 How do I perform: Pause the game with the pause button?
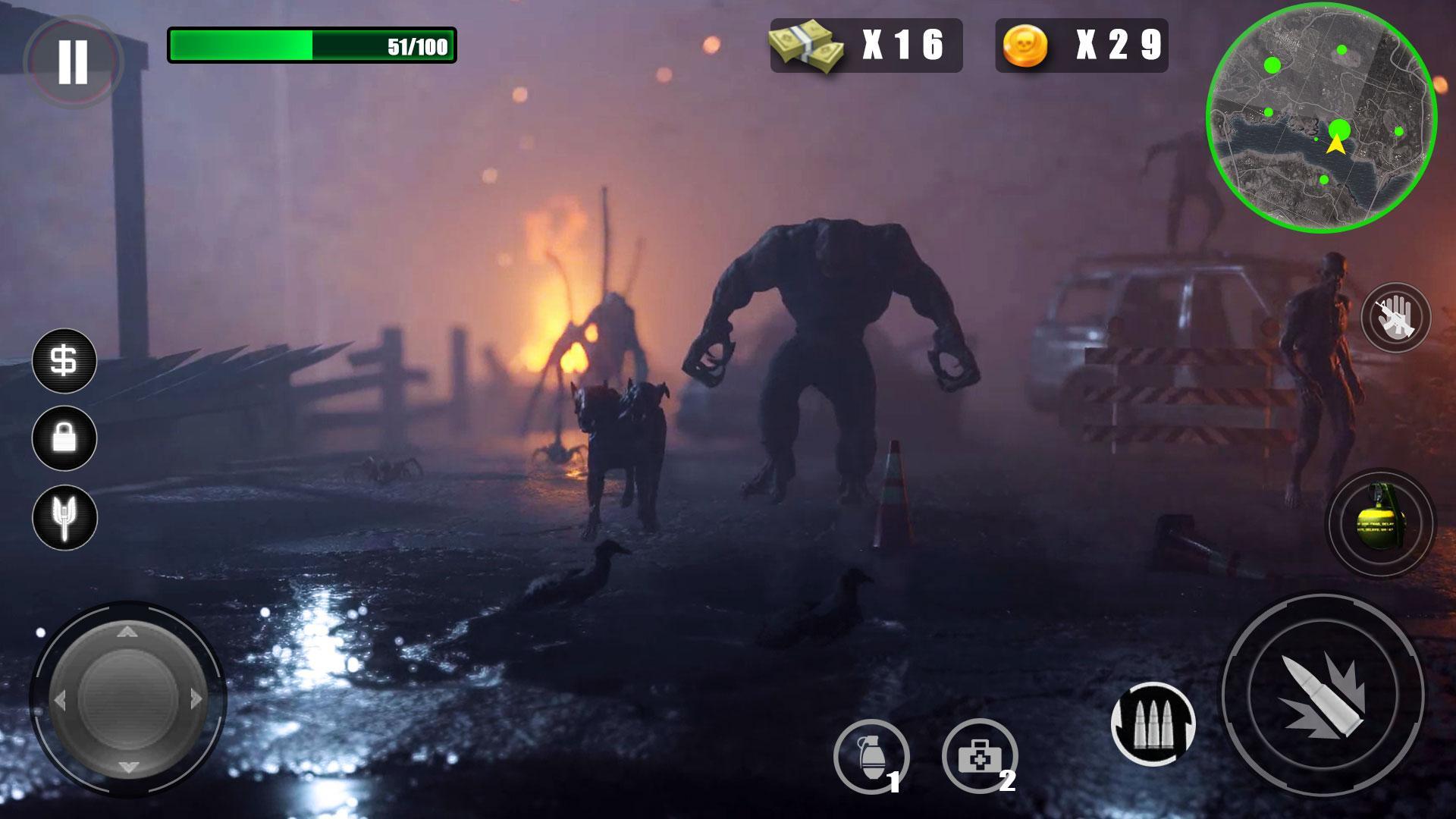pyautogui.click(x=73, y=59)
